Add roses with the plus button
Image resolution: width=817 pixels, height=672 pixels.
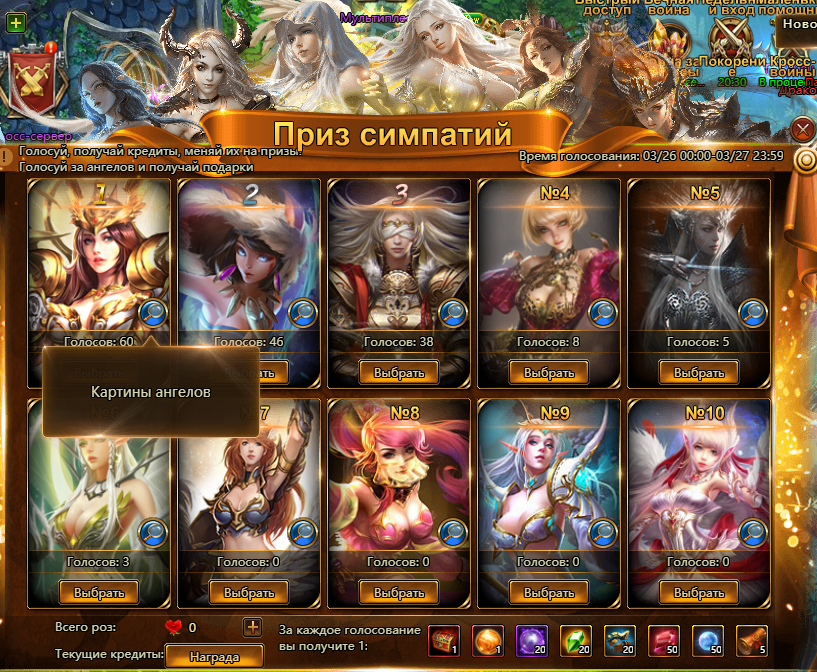tap(252, 628)
